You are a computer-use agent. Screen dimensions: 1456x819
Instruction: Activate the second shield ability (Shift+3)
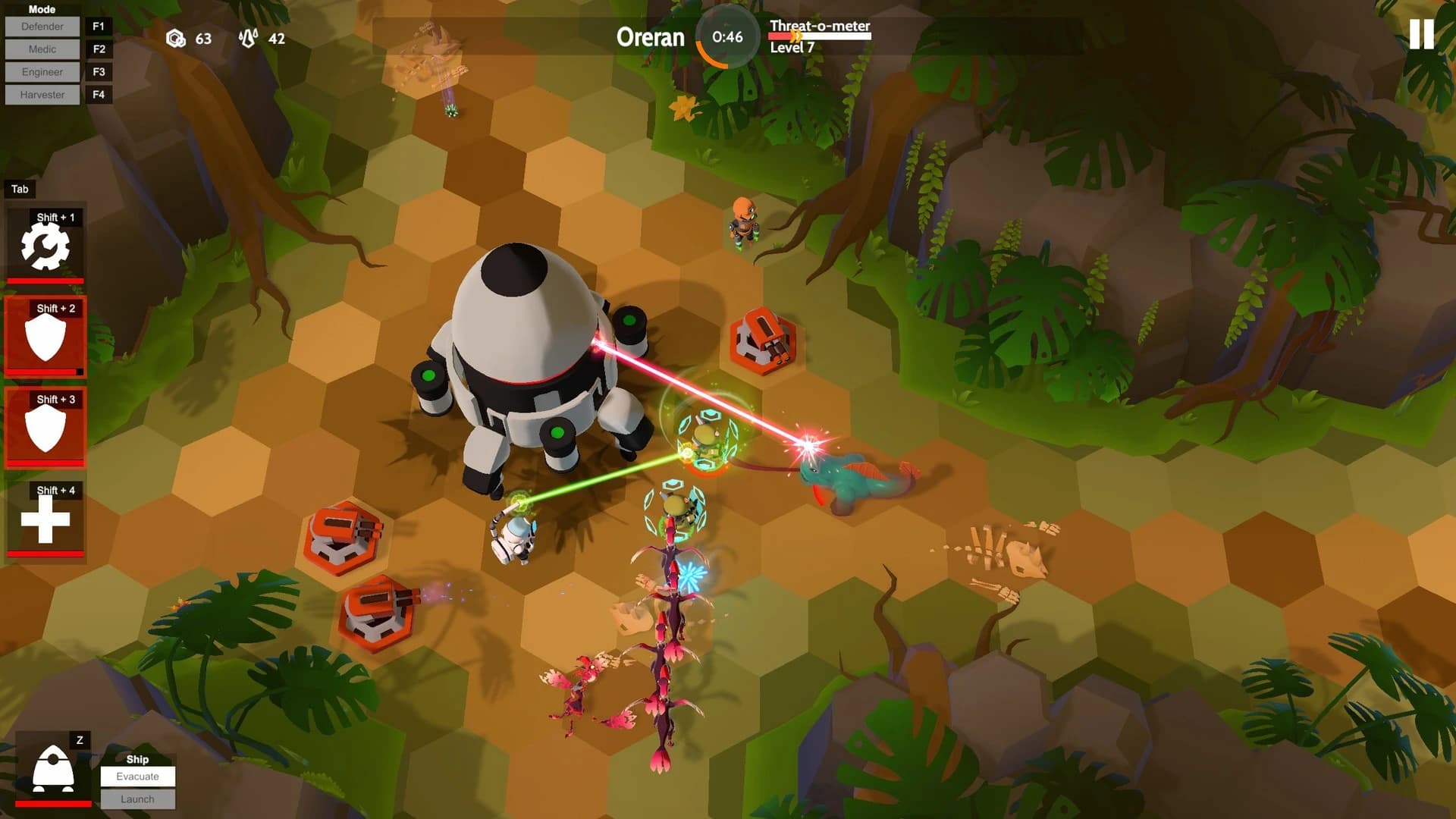tap(45, 425)
